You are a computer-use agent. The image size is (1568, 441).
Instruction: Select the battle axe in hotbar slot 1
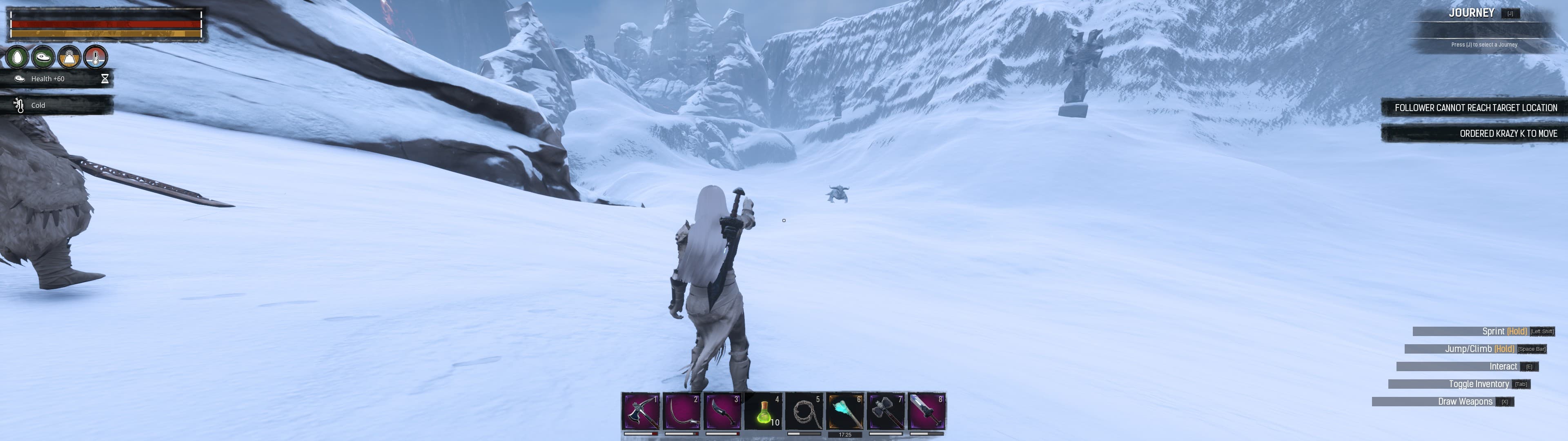pyautogui.click(x=641, y=412)
